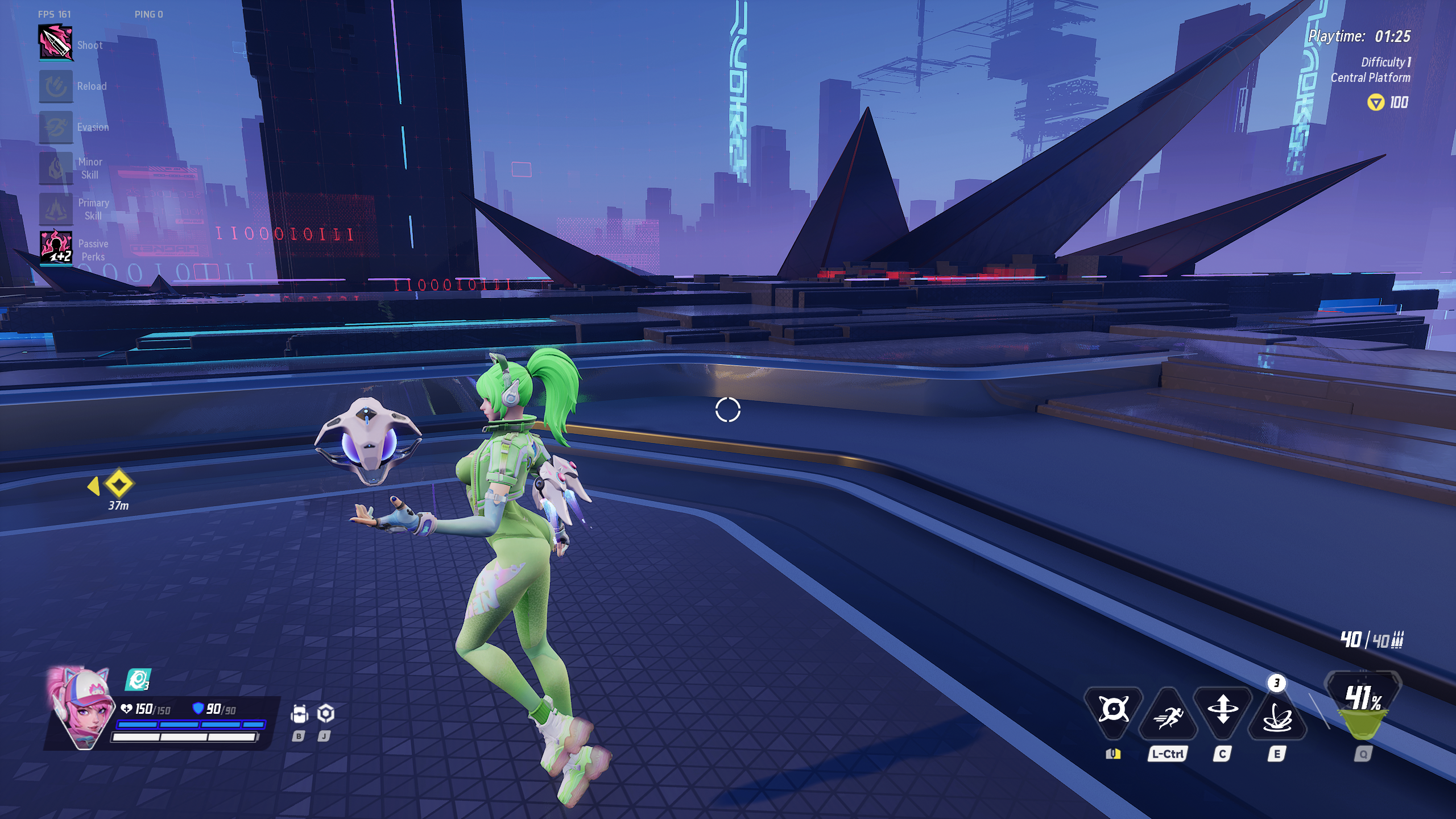The width and height of the screenshot is (1456, 819).
Task: Select the Primary Skill perk slot
Action: point(56,209)
